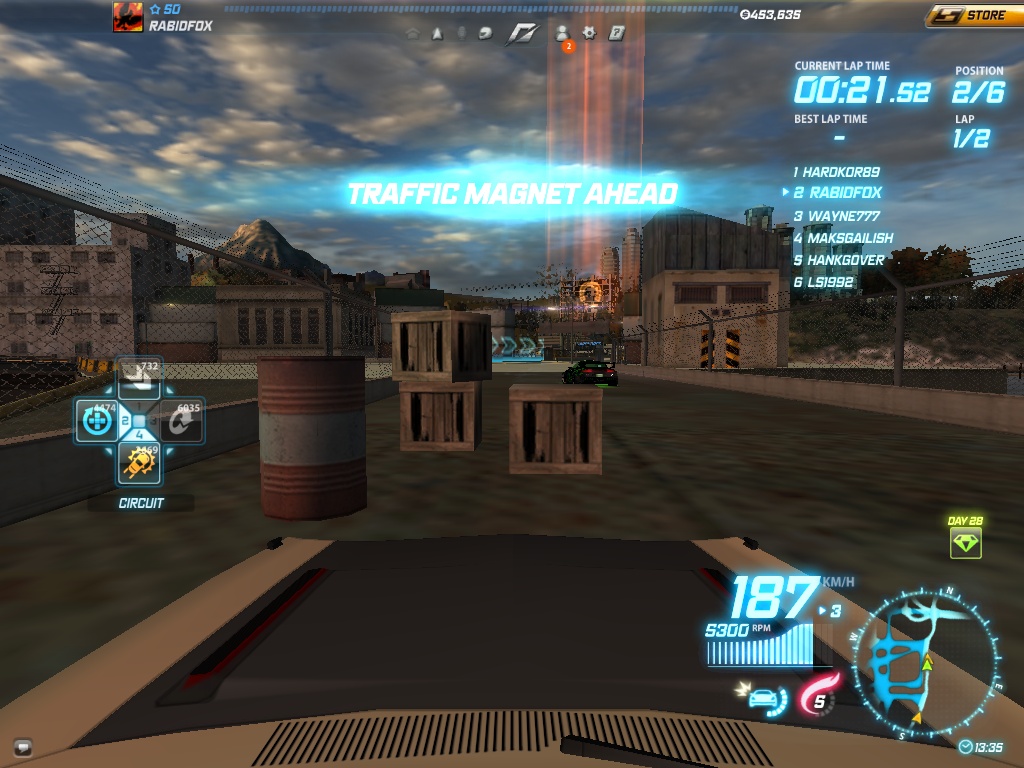Open the chat bubble icon

point(23,746)
